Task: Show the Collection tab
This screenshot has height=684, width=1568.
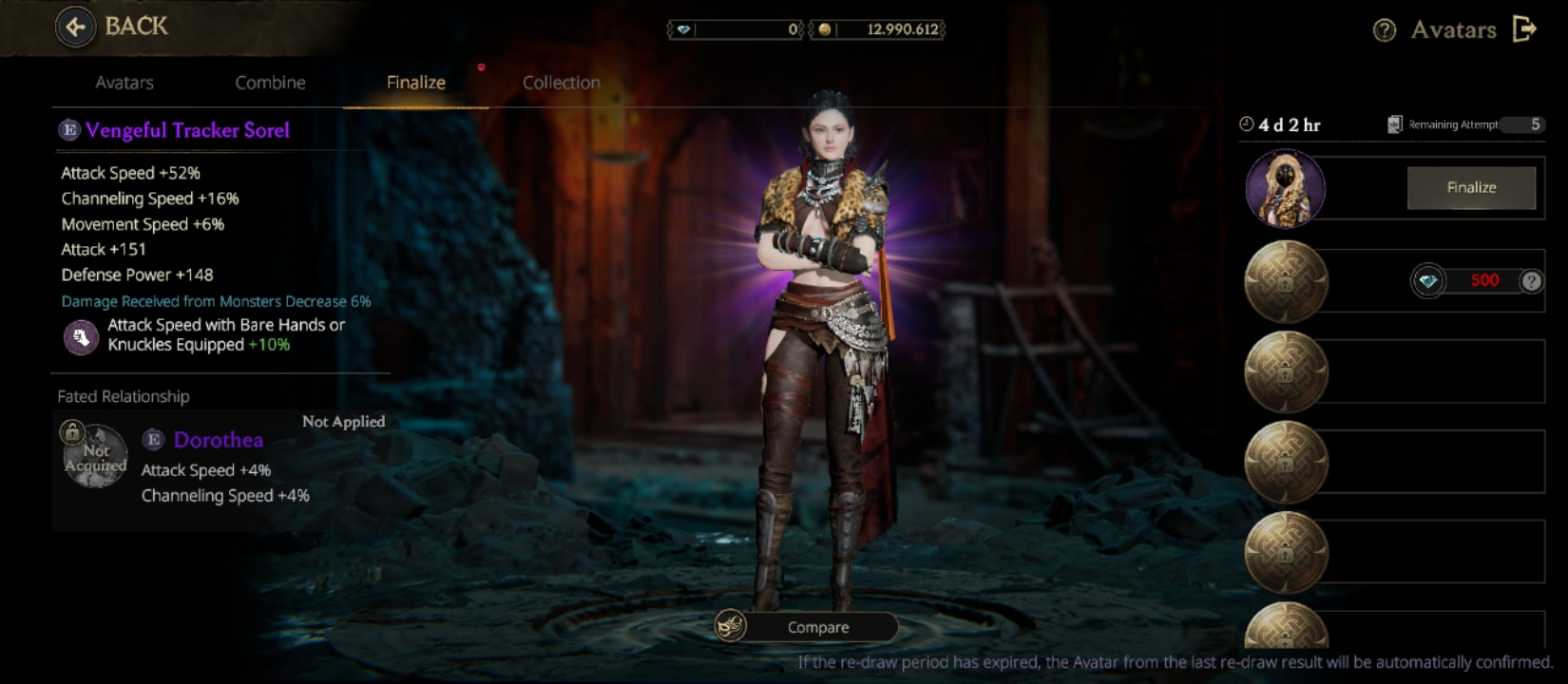Action: pos(561,83)
